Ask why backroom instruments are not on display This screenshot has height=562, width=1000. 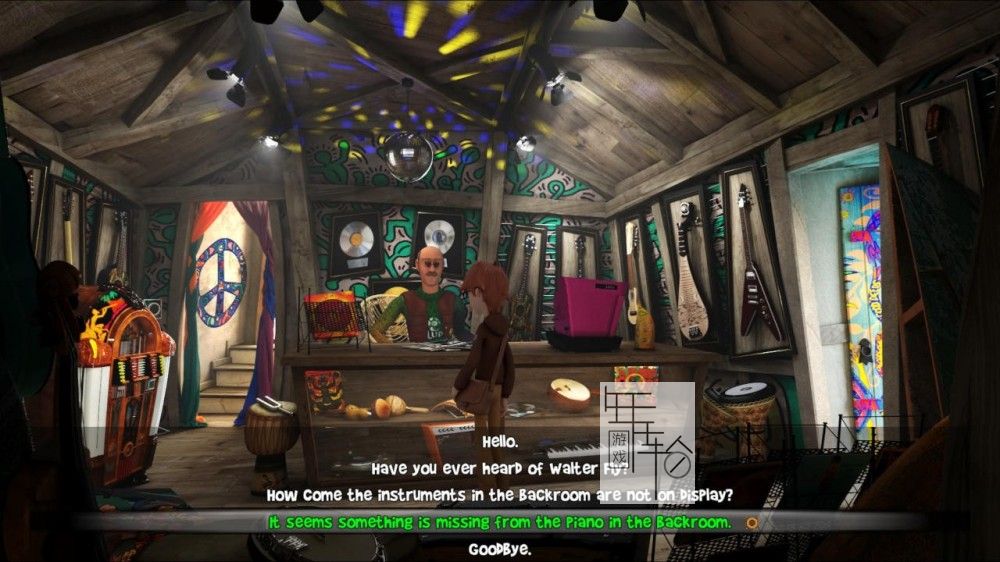click(x=500, y=494)
